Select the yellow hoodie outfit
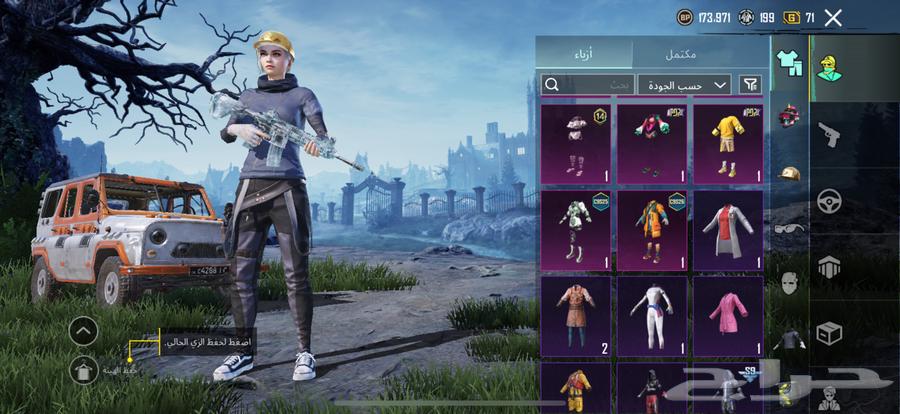Viewport: 900px width, 414px height. (x=728, y=142)
